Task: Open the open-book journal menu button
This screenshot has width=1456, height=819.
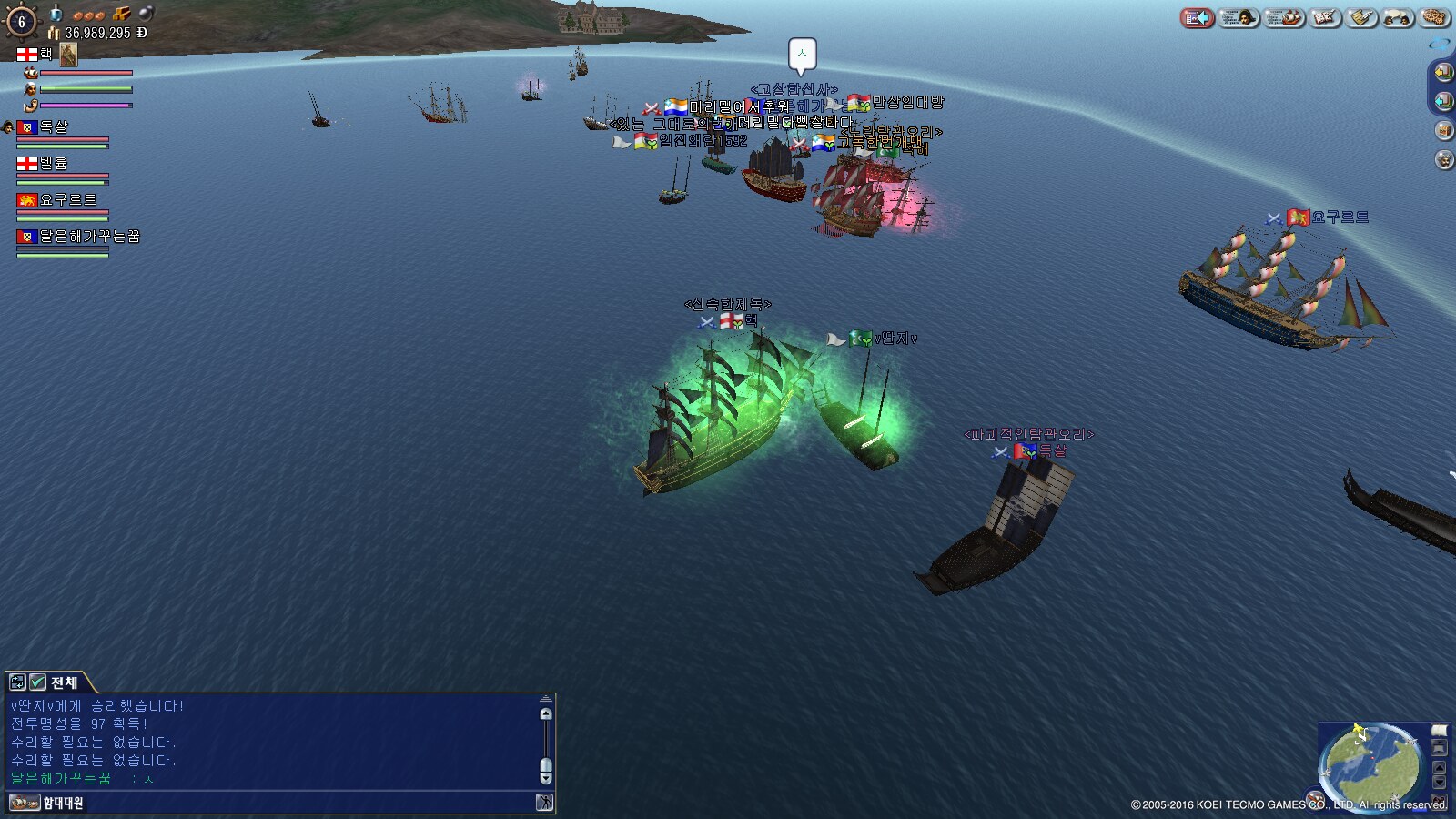Action: [1324, 17]
